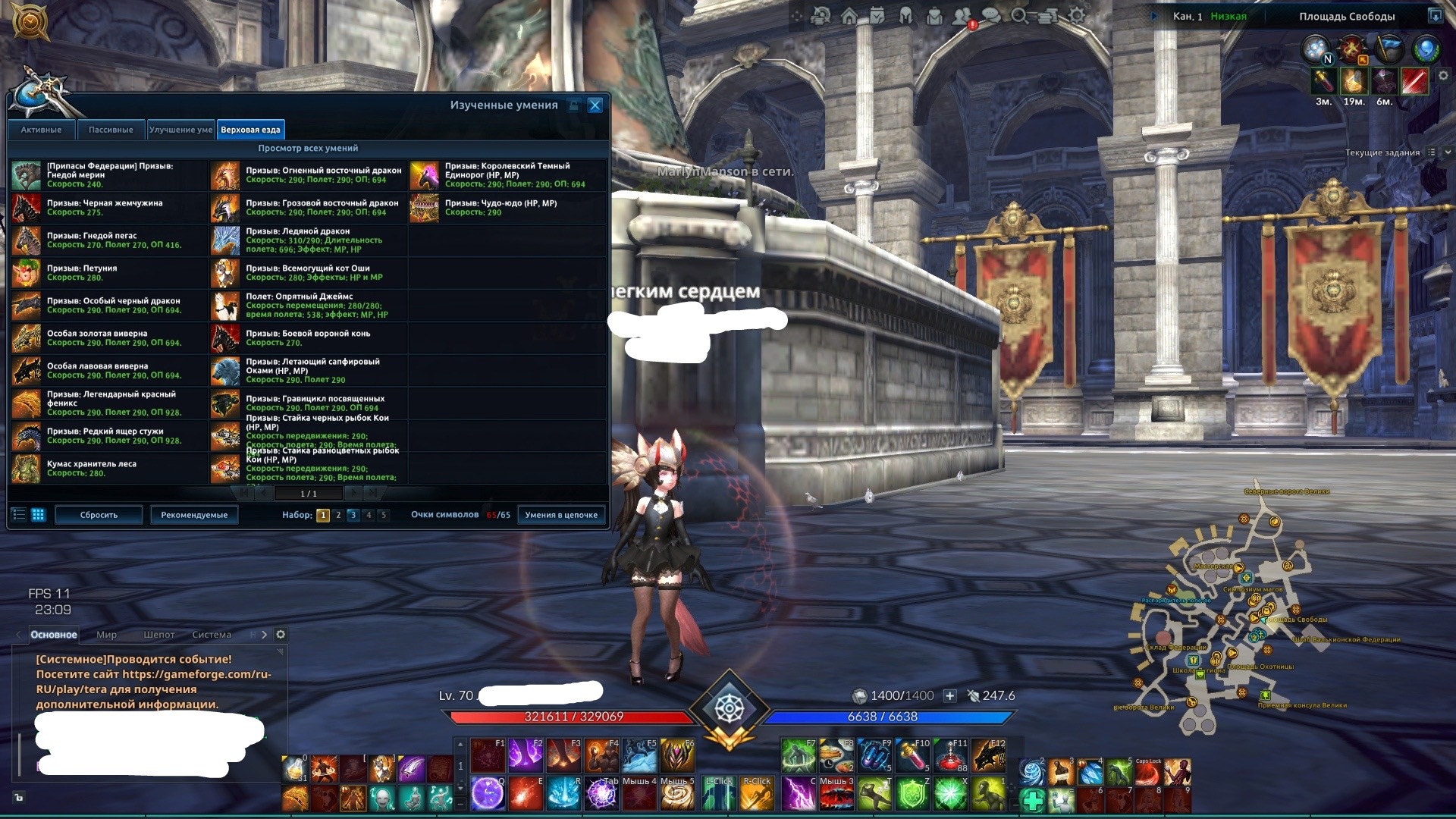The height and width of the screenshot is (819, 1456).
Task: Switch to the Активные tab
Action: point(41,130)
